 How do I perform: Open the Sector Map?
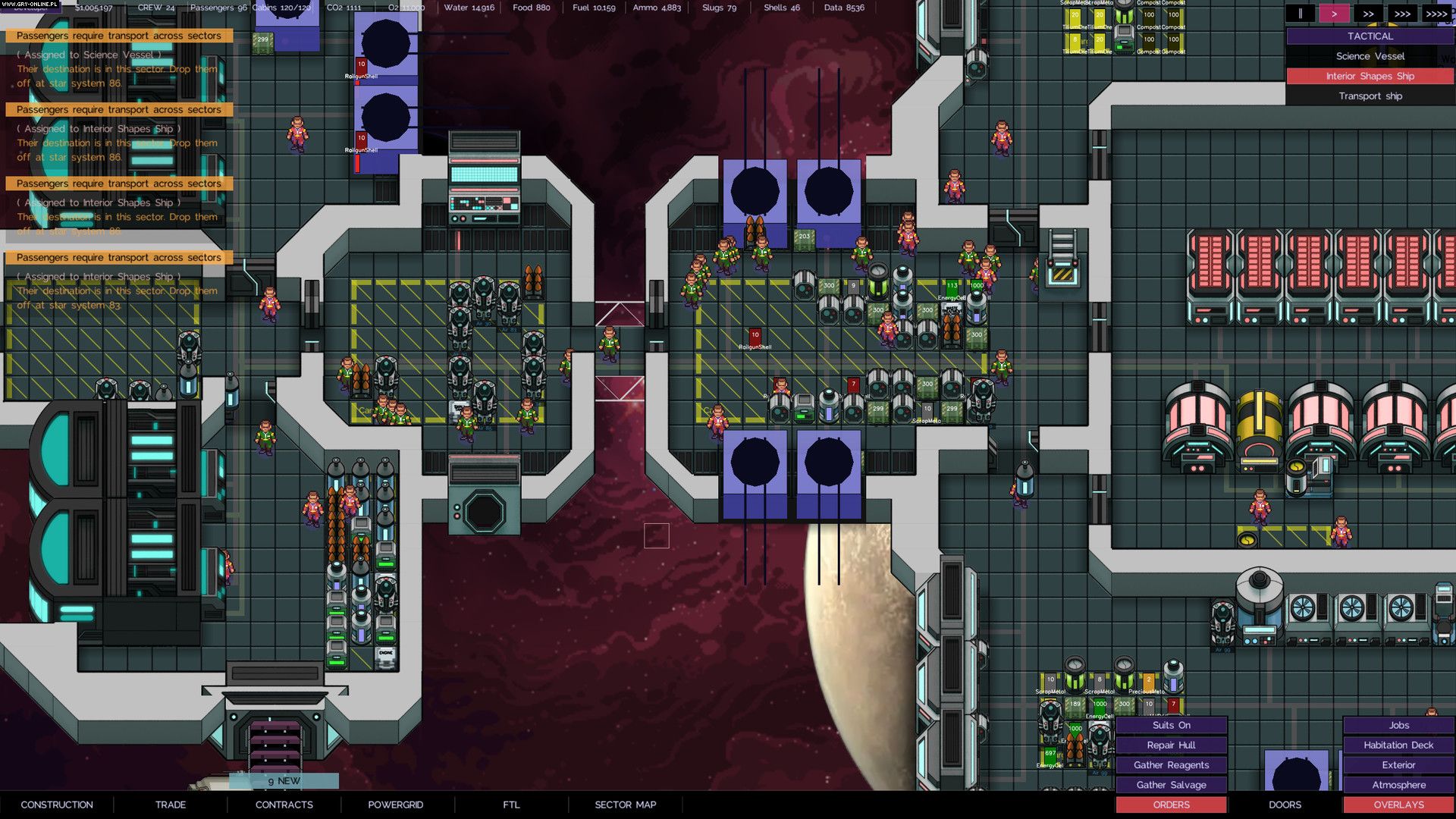(626, 805)
